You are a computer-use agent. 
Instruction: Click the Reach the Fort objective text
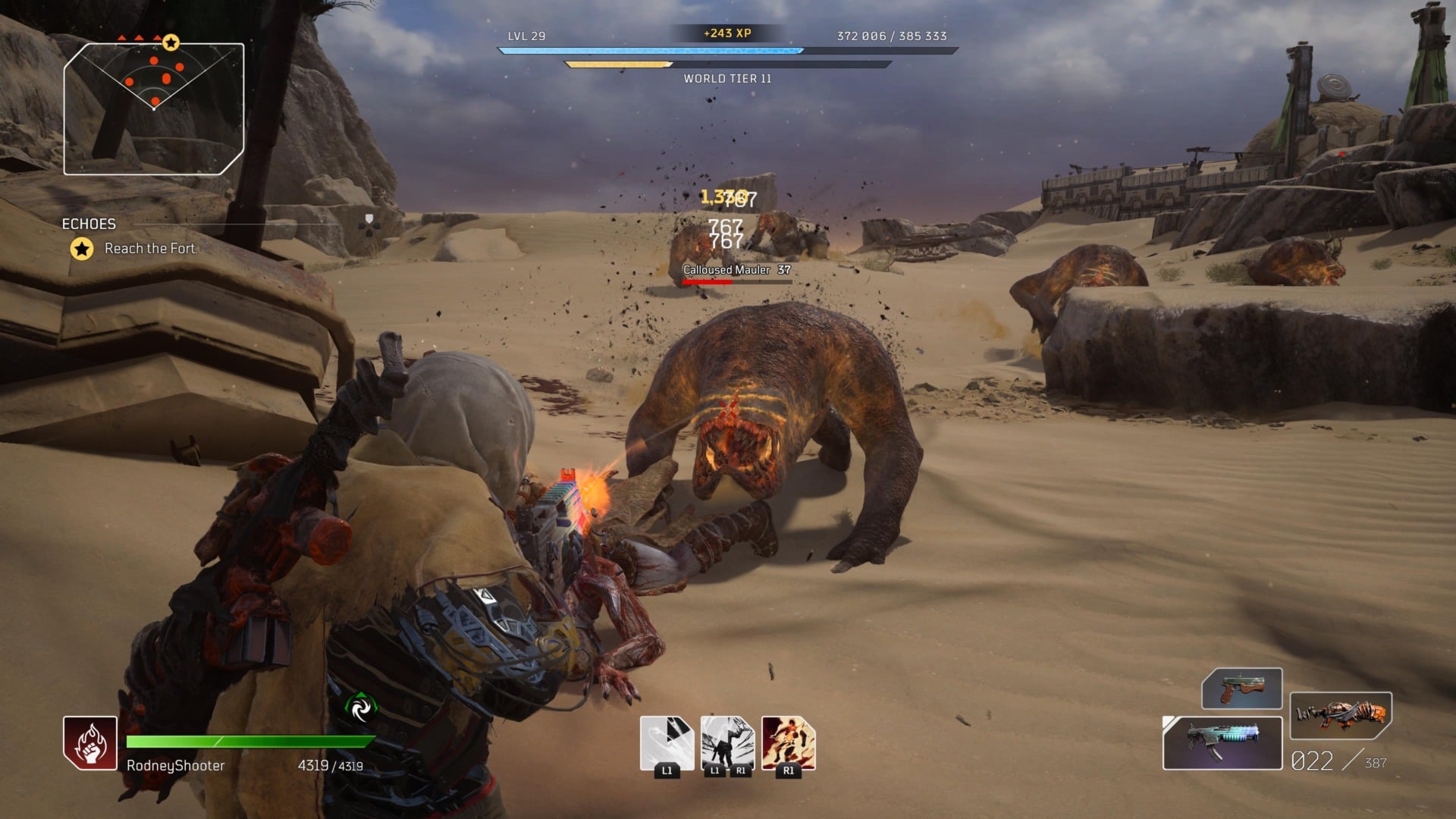pyautogui.click(x=150, y=248)
